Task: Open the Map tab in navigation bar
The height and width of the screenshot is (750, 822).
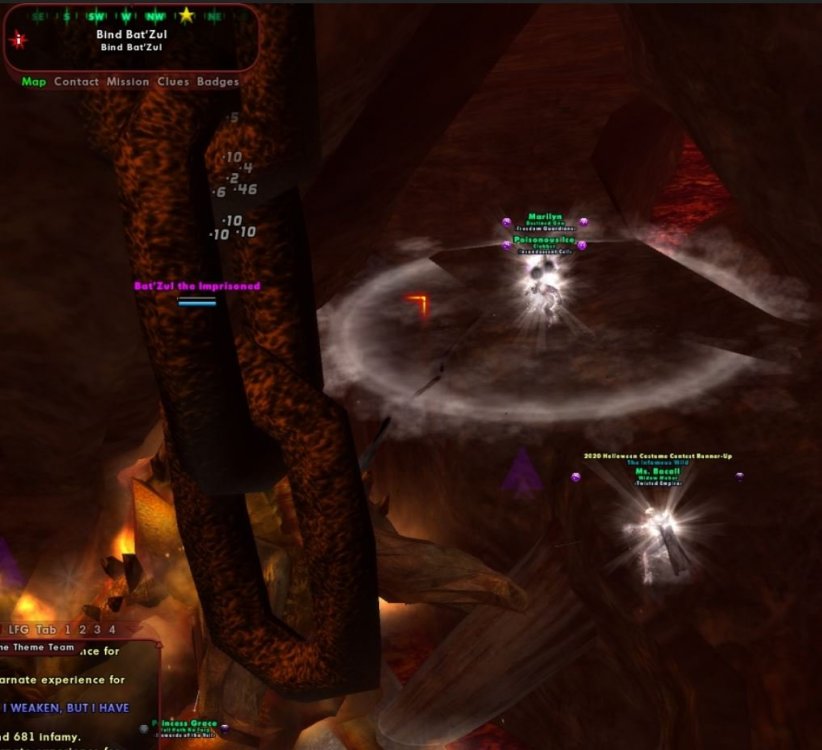Action: pos(34,82)
